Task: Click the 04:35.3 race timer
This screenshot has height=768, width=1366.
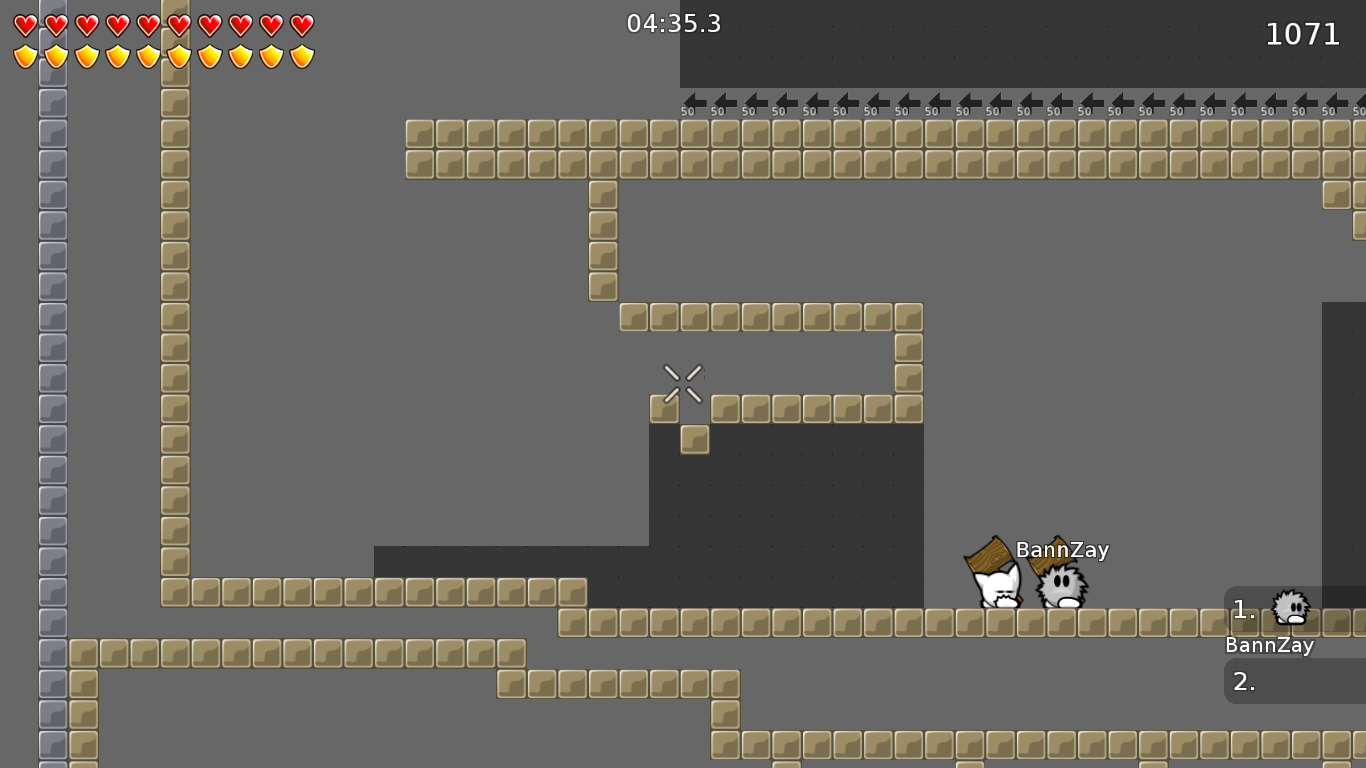Action: (x=674, y=23)
